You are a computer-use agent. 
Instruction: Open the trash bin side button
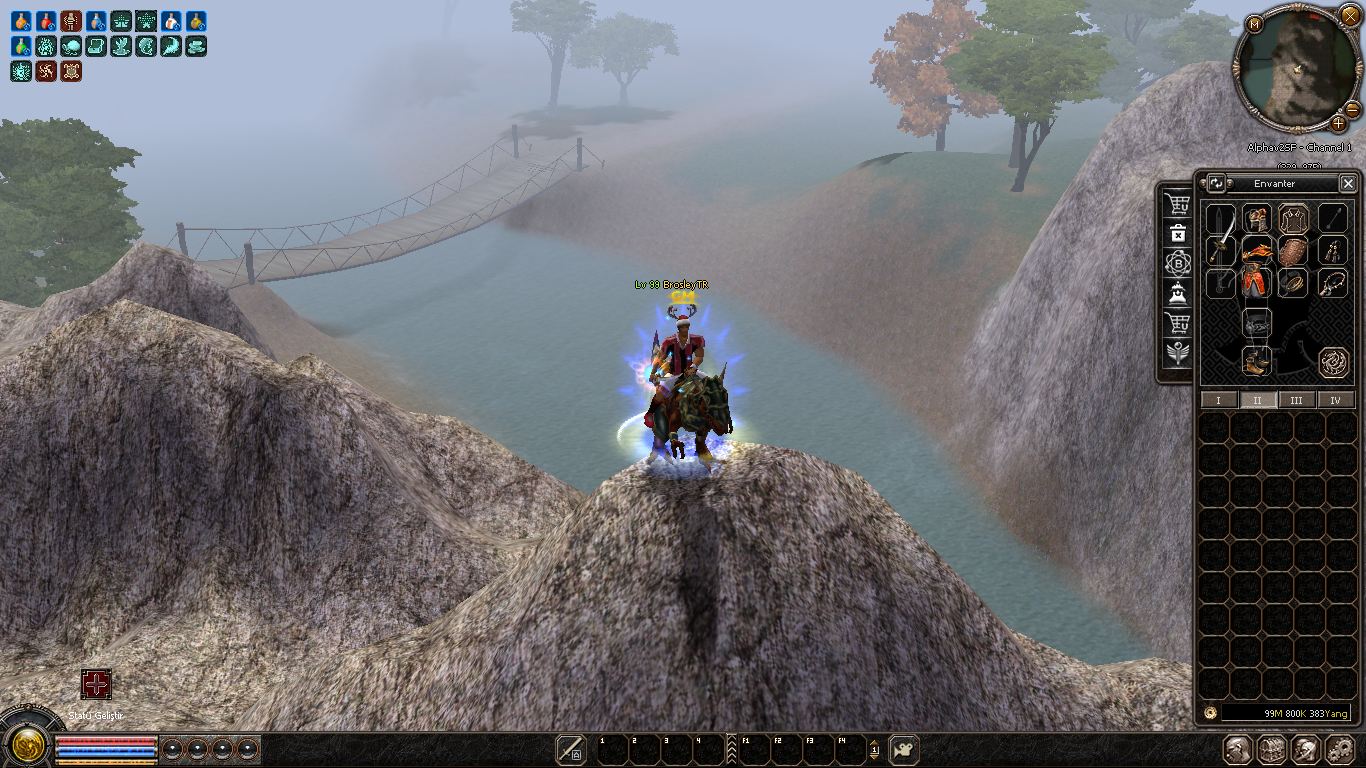coord(1178,234)
